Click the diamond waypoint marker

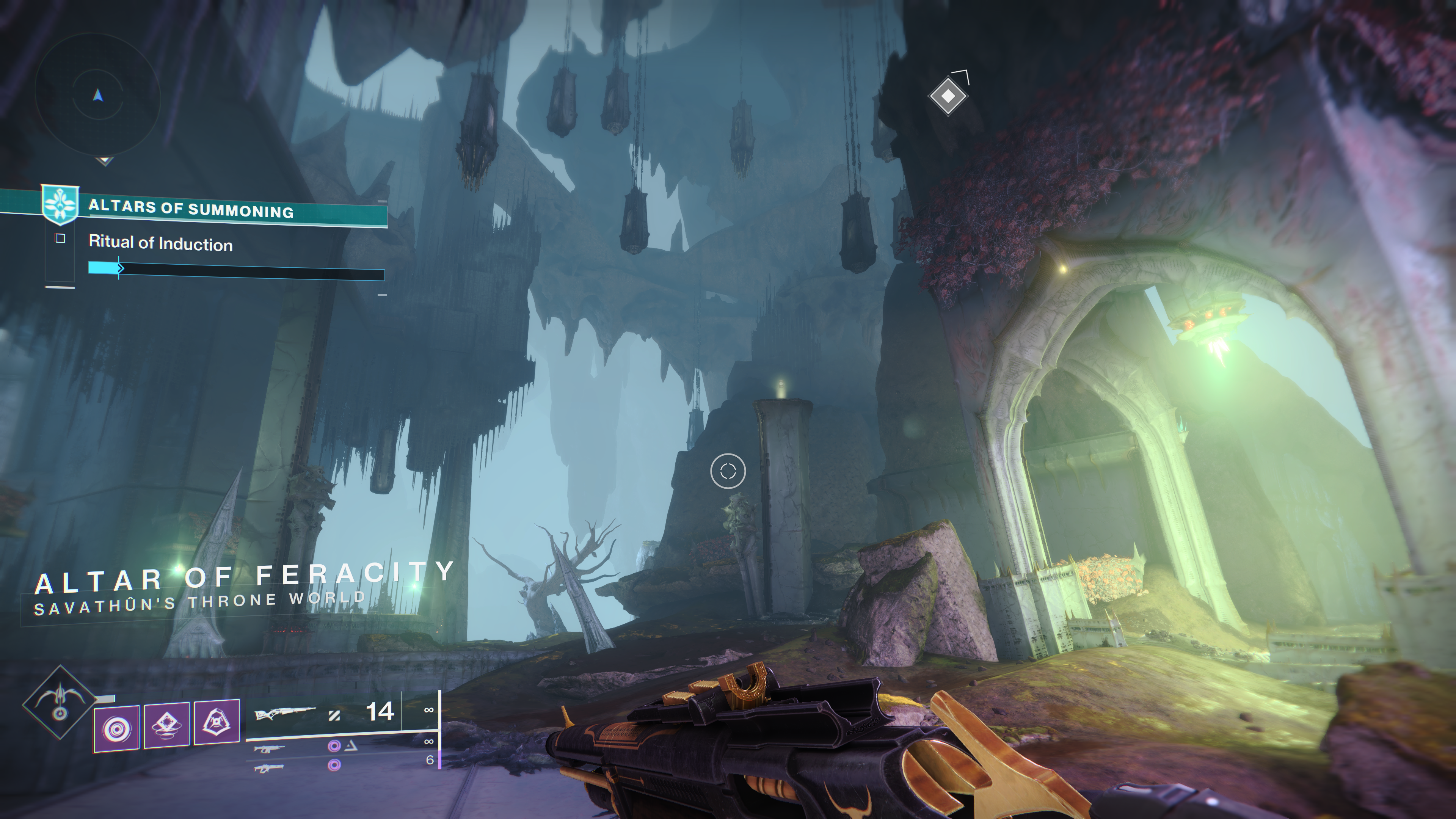tap(948, 97)
